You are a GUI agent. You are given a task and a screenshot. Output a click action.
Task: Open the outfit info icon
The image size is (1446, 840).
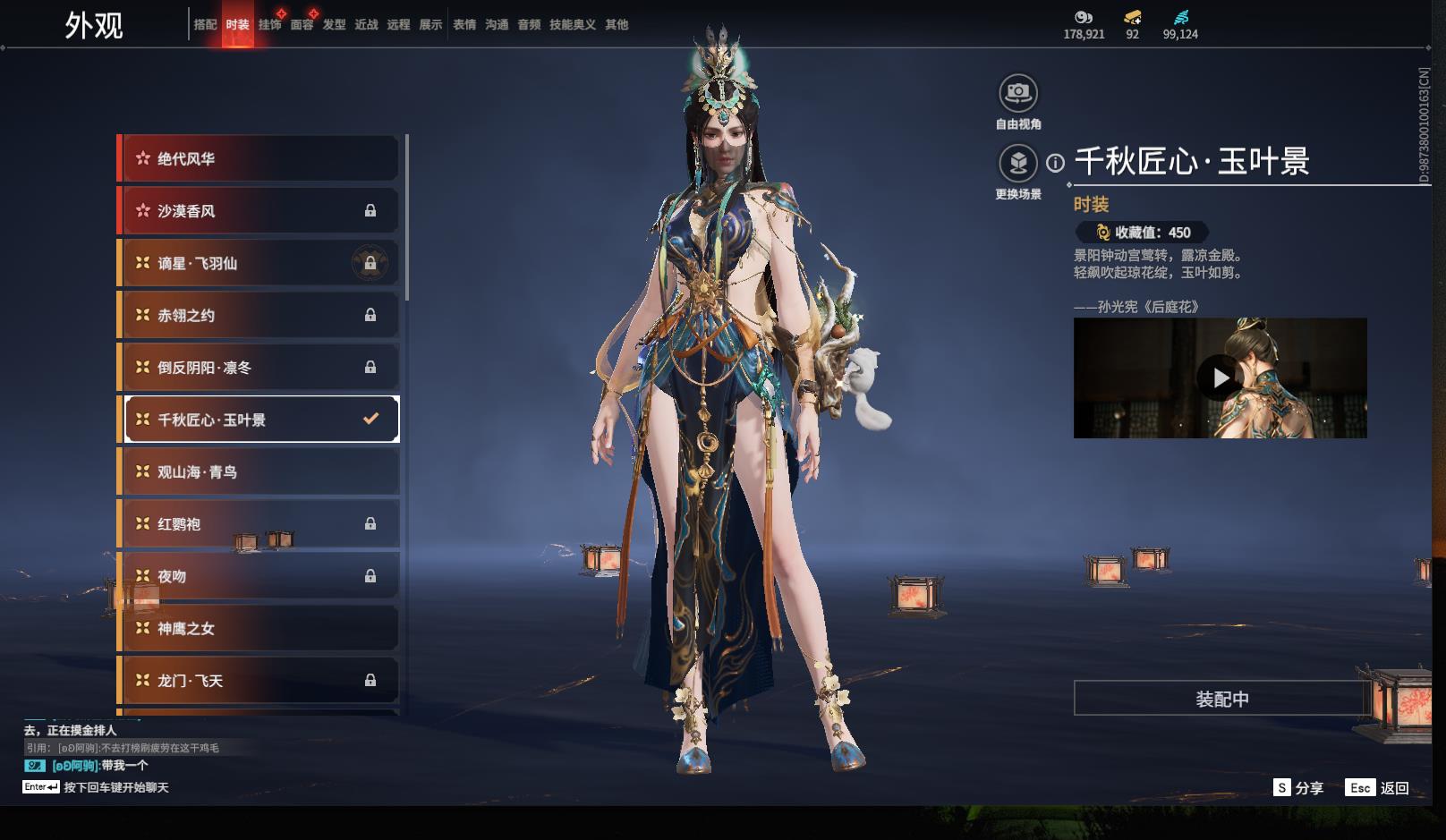click(x=1056, y=163)
